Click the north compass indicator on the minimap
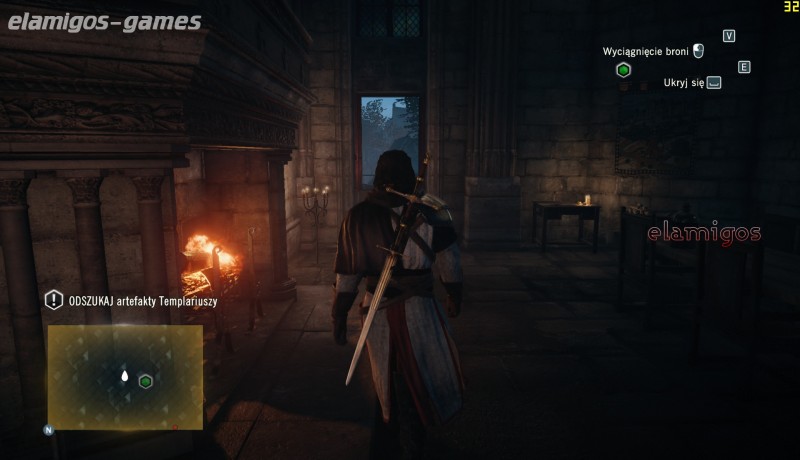This screenshot has width=800, height=460. coord(48,430)
